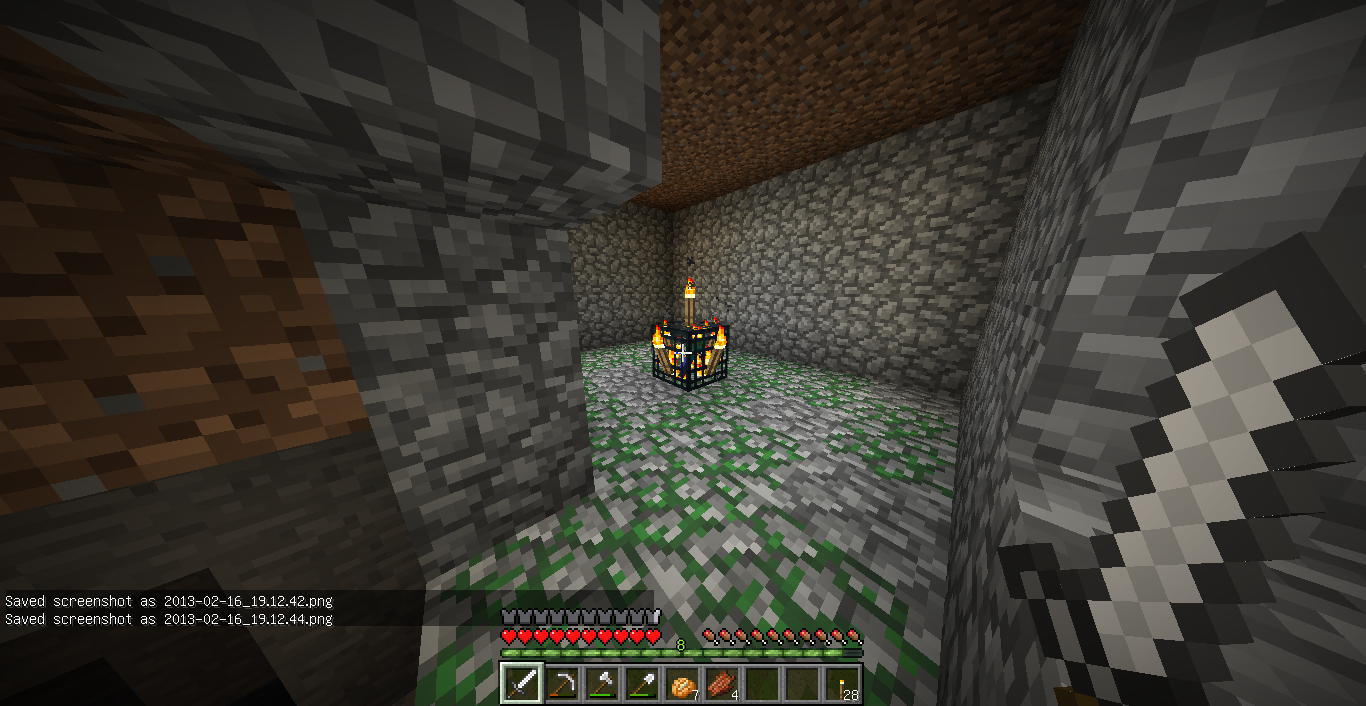Select the torch stack of 28
Viewport: 1366px width, 706px height.
pyautogui.click(x=841, y=684)
